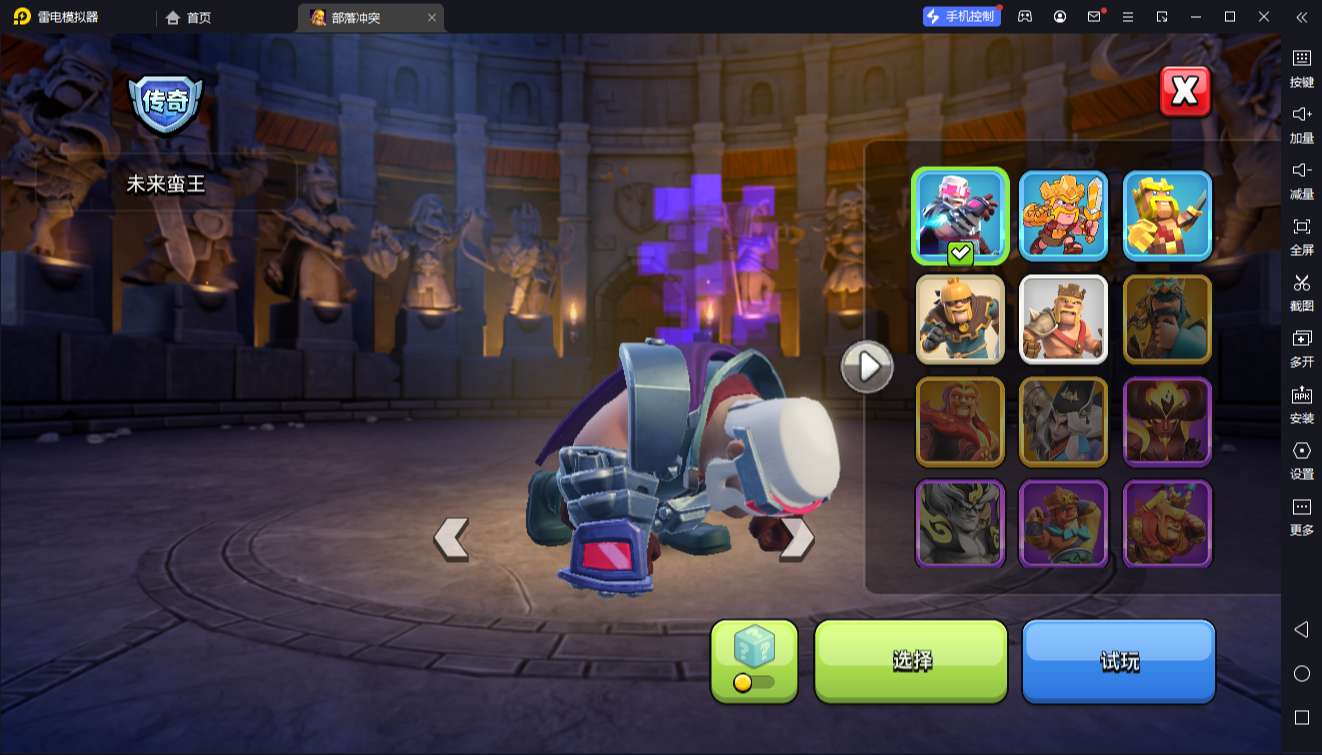Confirm the skin with the green 选择 button
Screen dimensions: 1322x755
click(911, 660)
